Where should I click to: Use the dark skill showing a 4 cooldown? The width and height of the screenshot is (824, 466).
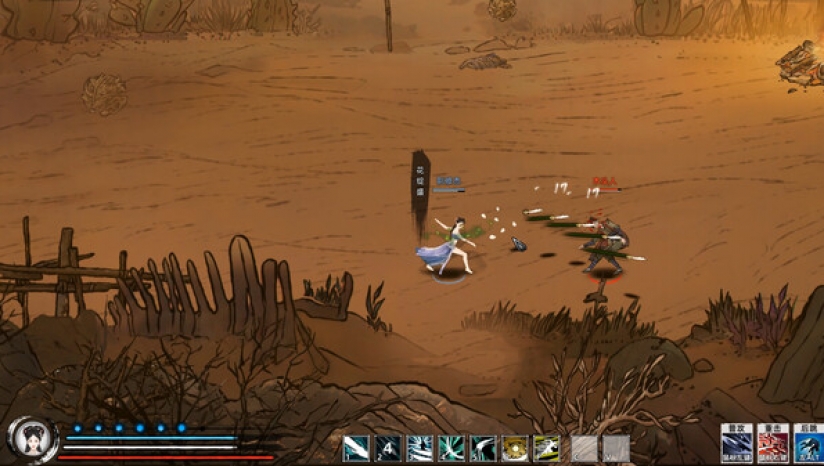[x=388, y=448]
